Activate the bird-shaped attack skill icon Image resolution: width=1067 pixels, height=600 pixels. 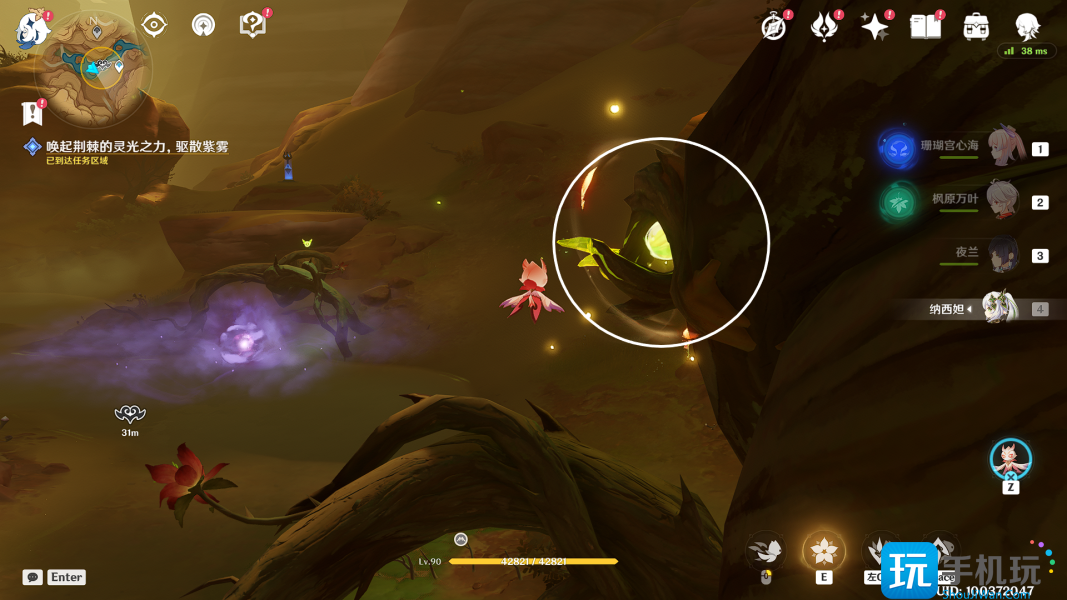[766, 550]
